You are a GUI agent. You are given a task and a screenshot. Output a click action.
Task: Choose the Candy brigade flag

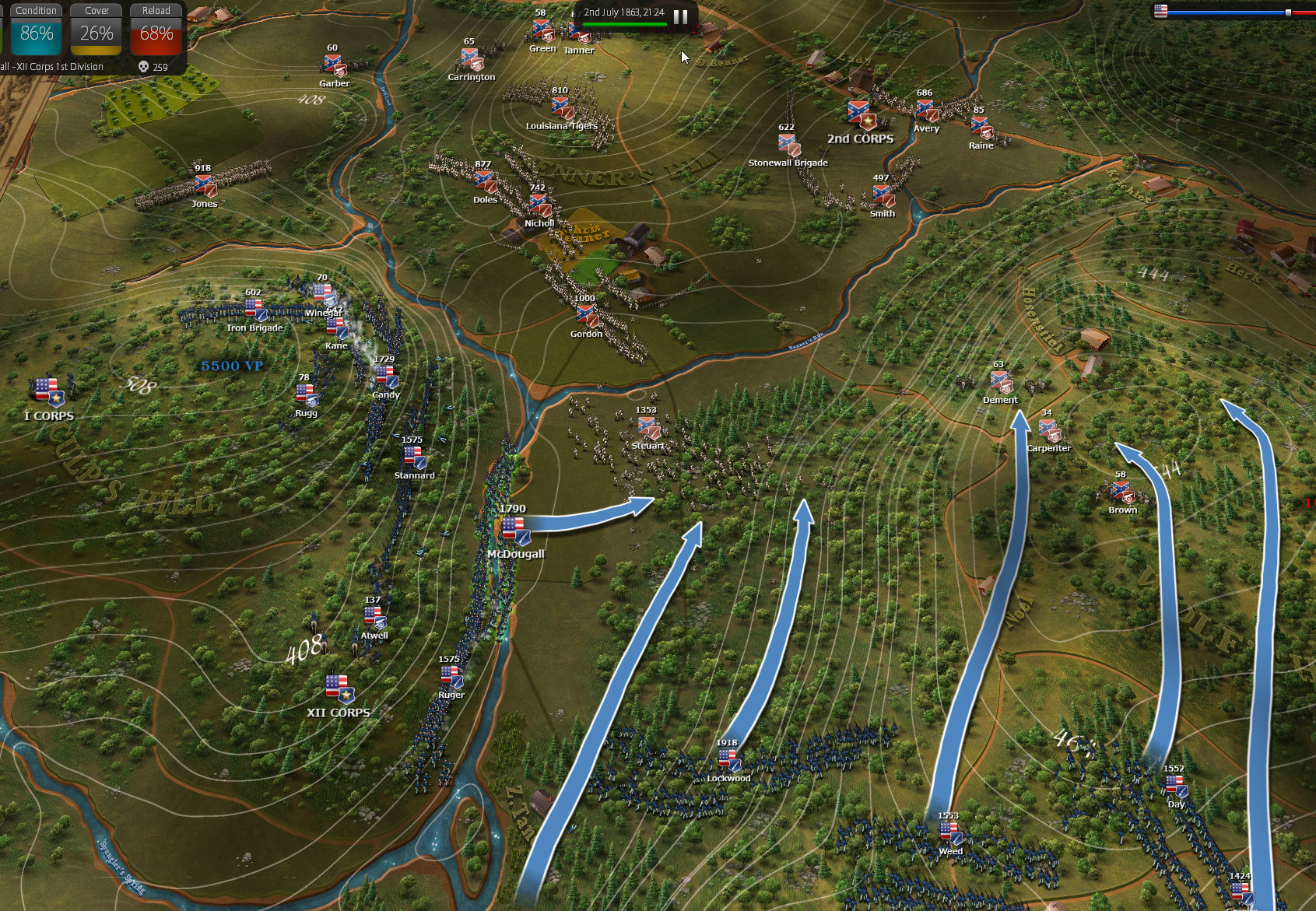pos(386,377)
